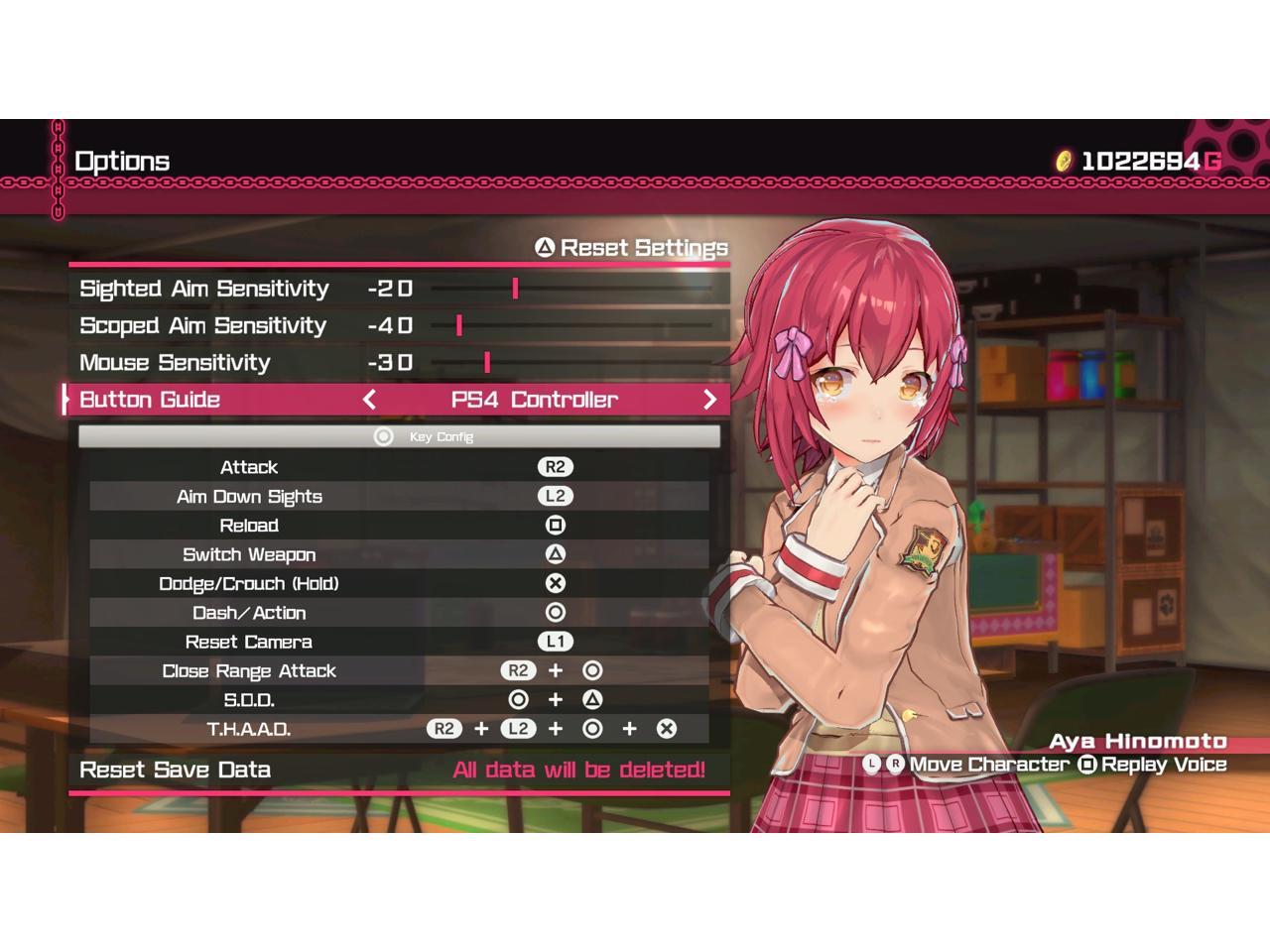The height and width of the screenshot is (952, 1270).
Task: Open the Key Config bar
Action: (x=399, y=436)
